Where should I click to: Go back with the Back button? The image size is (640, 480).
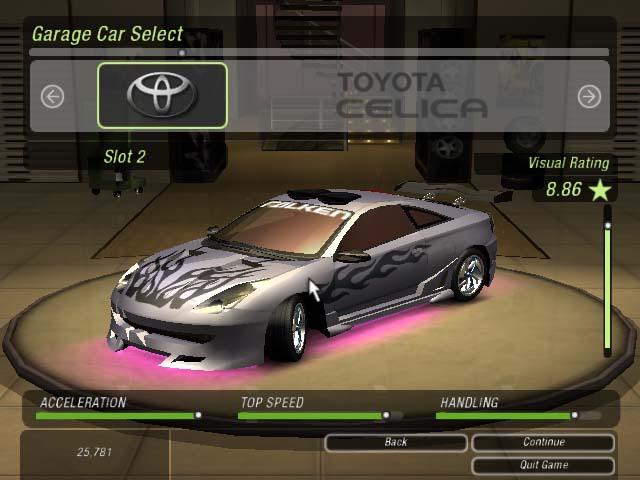point(396,442)
